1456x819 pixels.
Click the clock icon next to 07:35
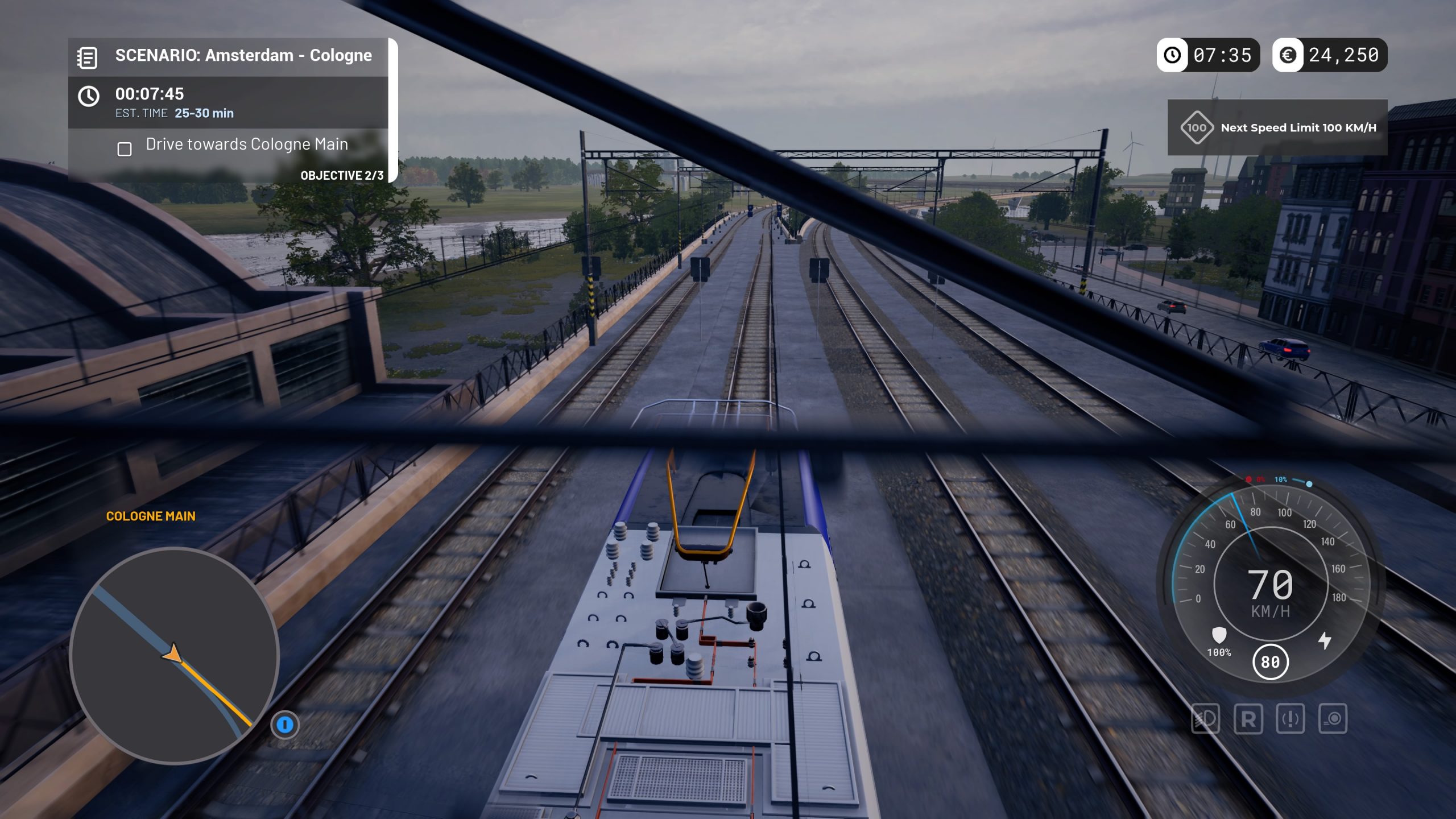(x=1172, y=55)
